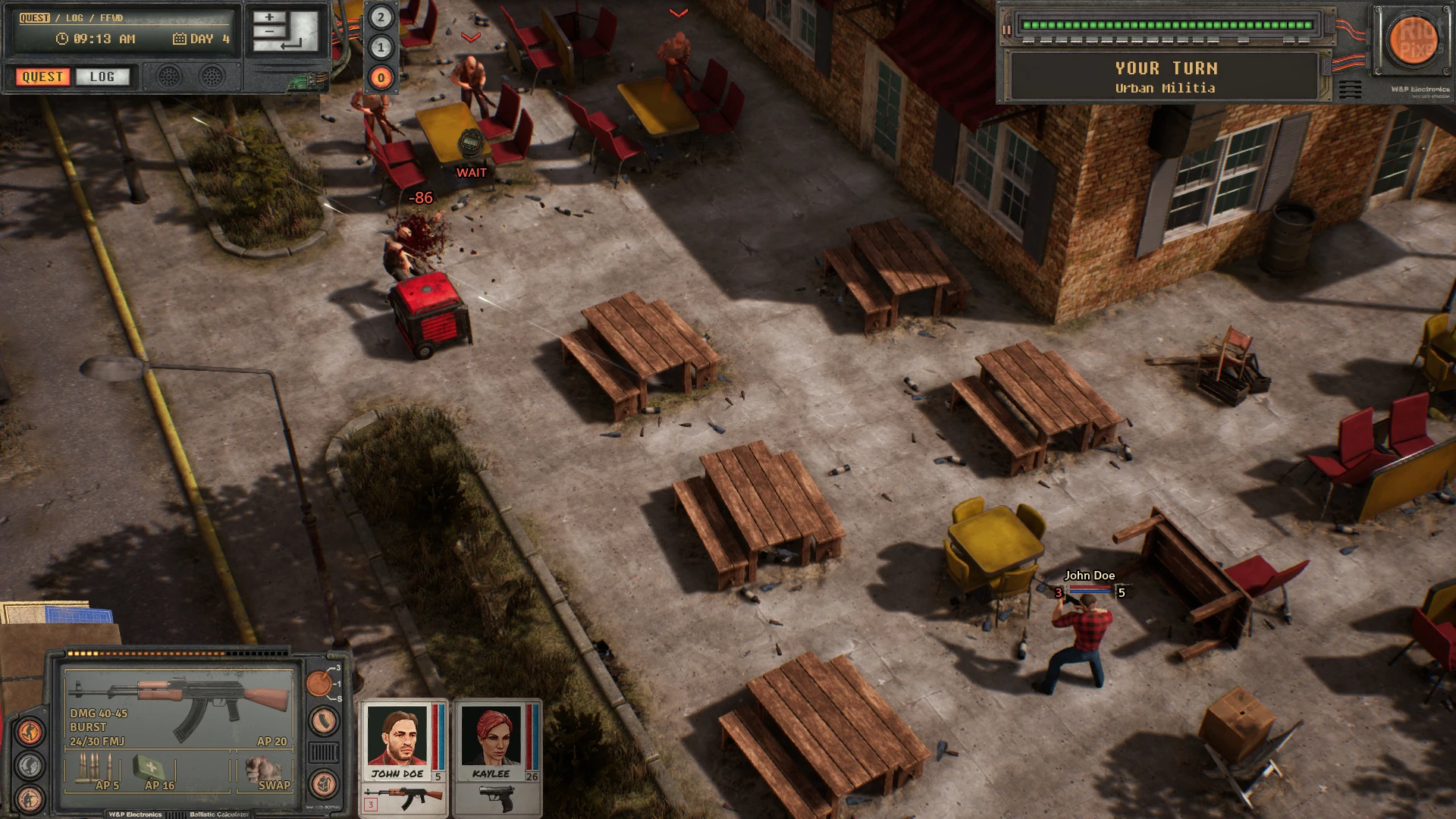Click the minus button on the radio panel

pos(269,32)
